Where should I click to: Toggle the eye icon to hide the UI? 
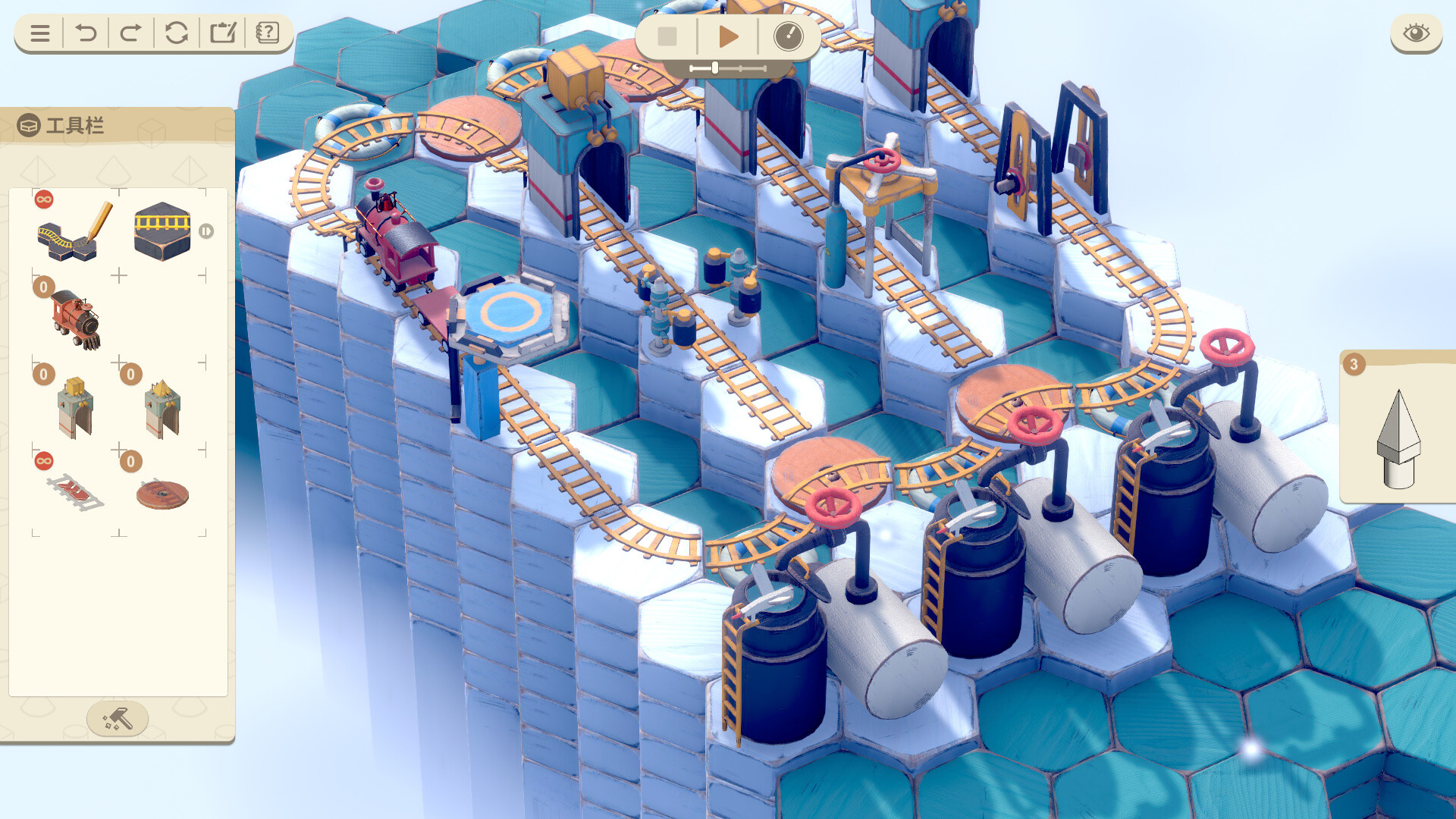(x=1415, y=33)
